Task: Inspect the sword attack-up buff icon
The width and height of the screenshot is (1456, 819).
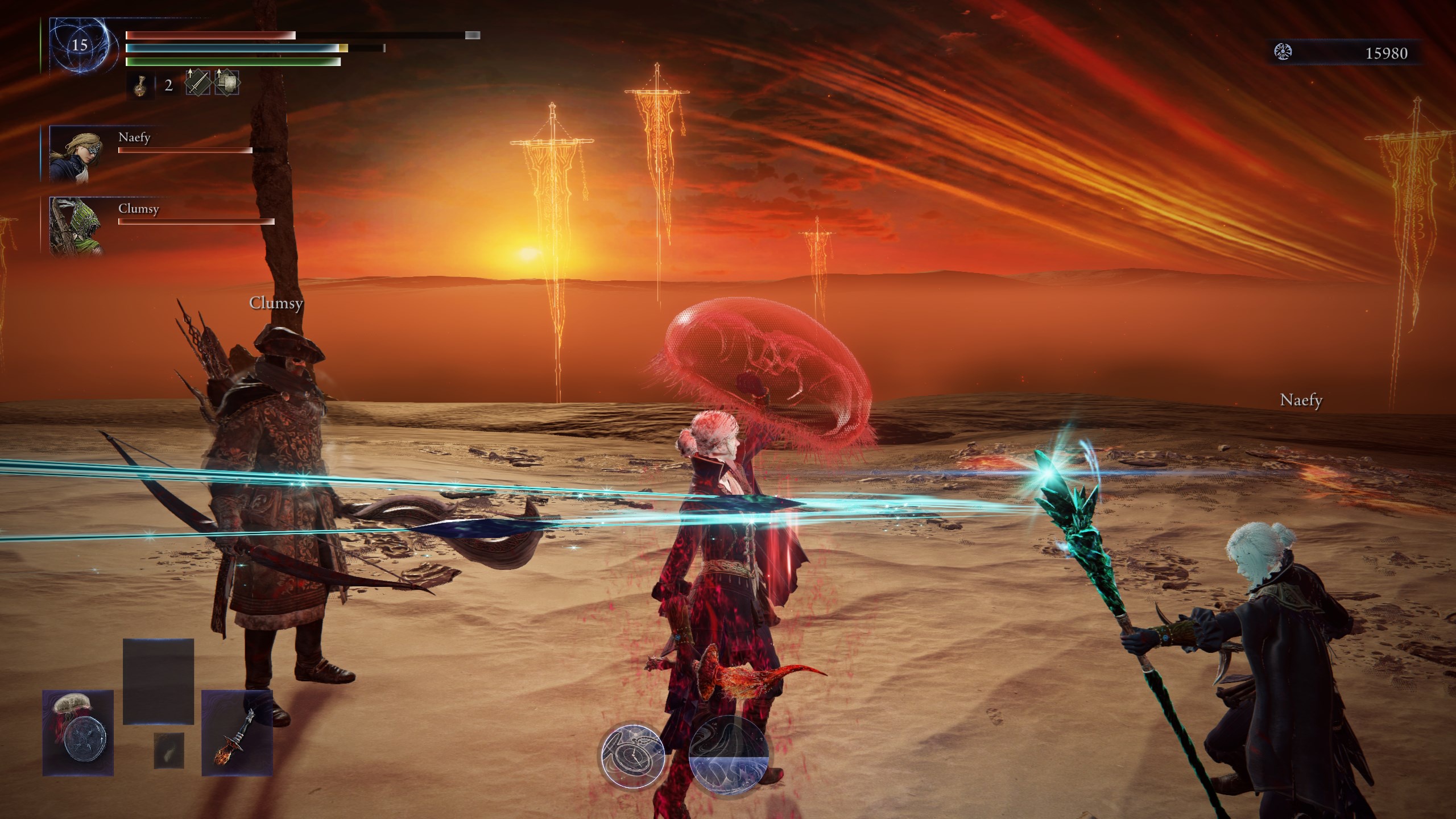Action: click(198, 83)
